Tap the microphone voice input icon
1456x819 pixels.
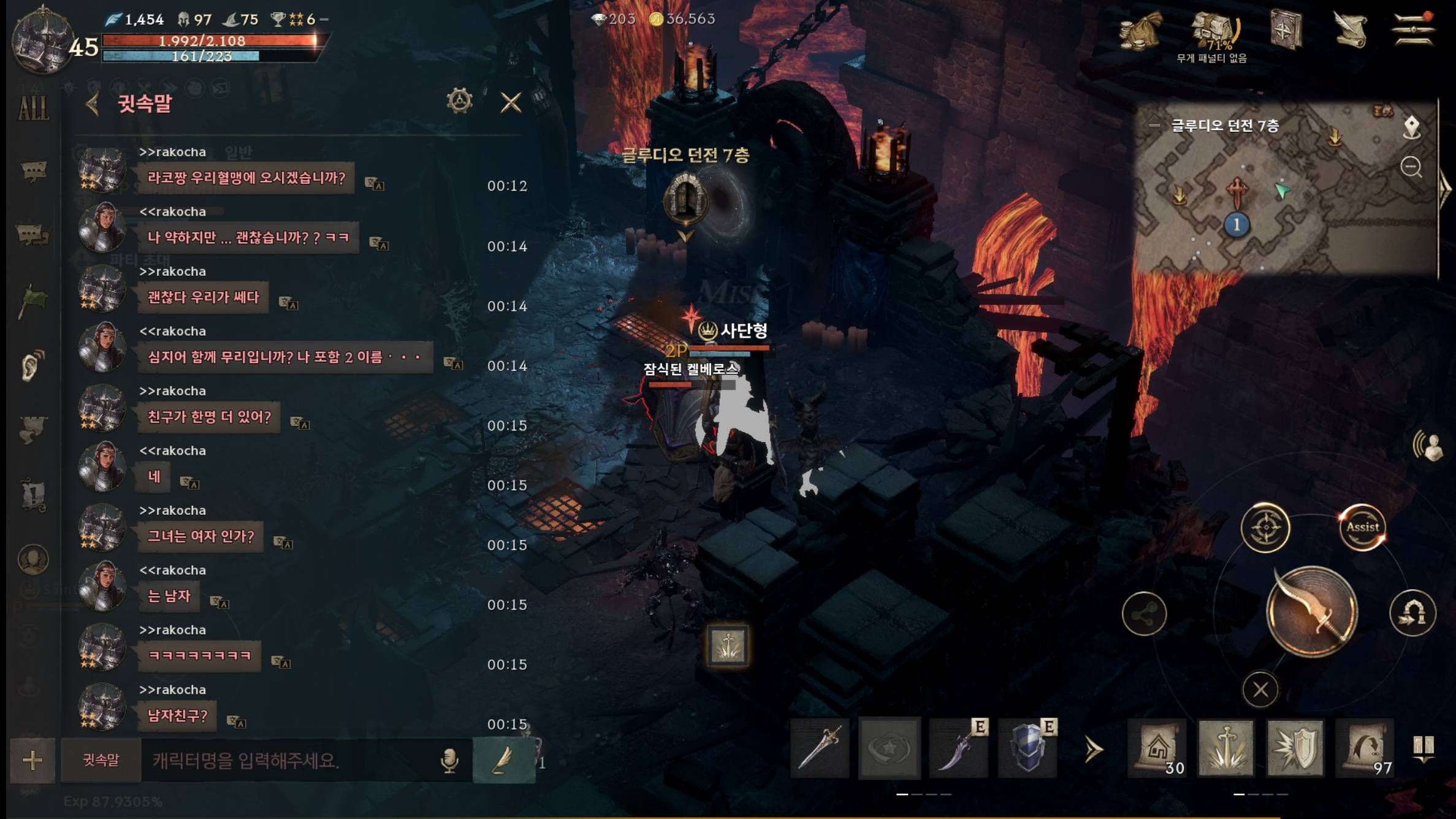[x=449, y=761]
